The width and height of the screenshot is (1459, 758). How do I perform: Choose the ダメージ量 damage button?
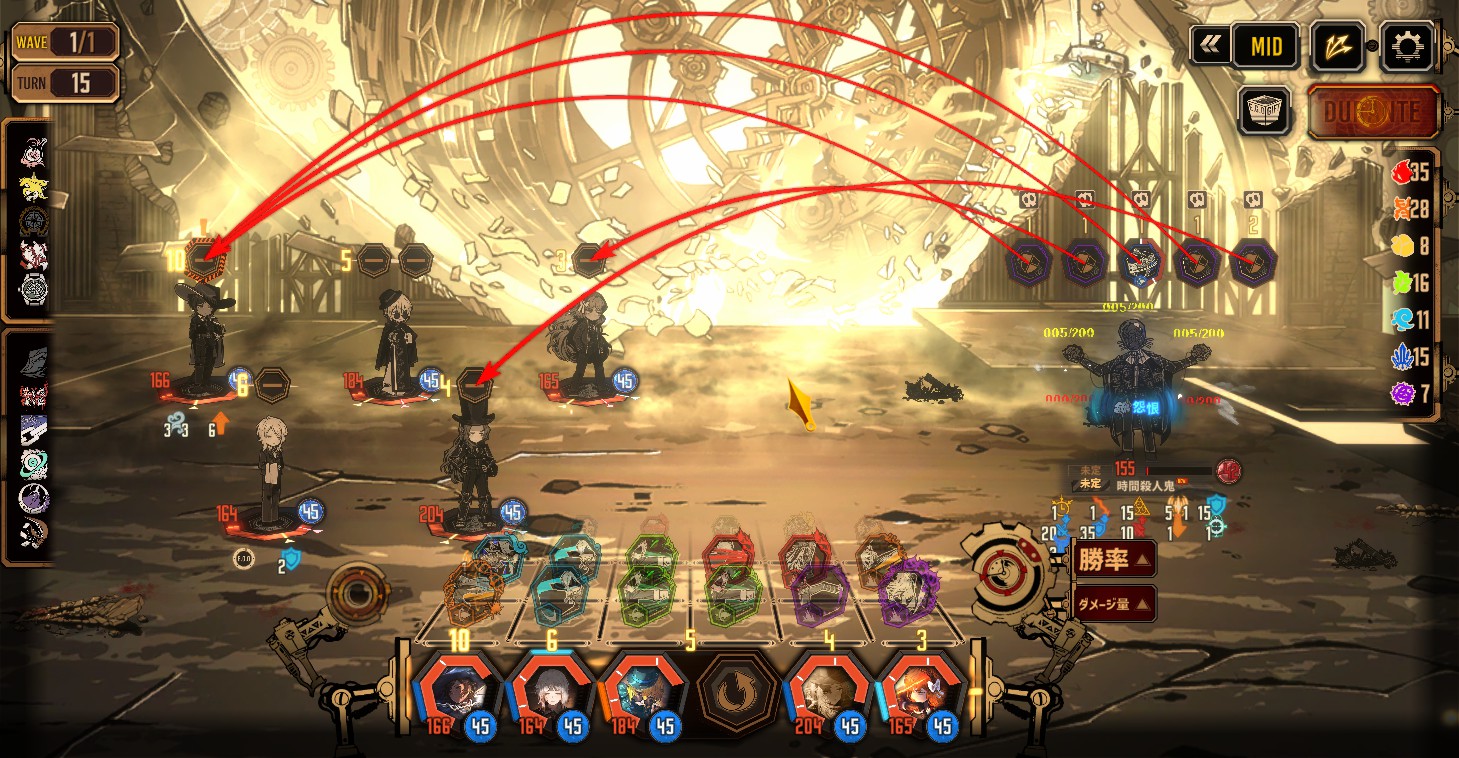1115,603
